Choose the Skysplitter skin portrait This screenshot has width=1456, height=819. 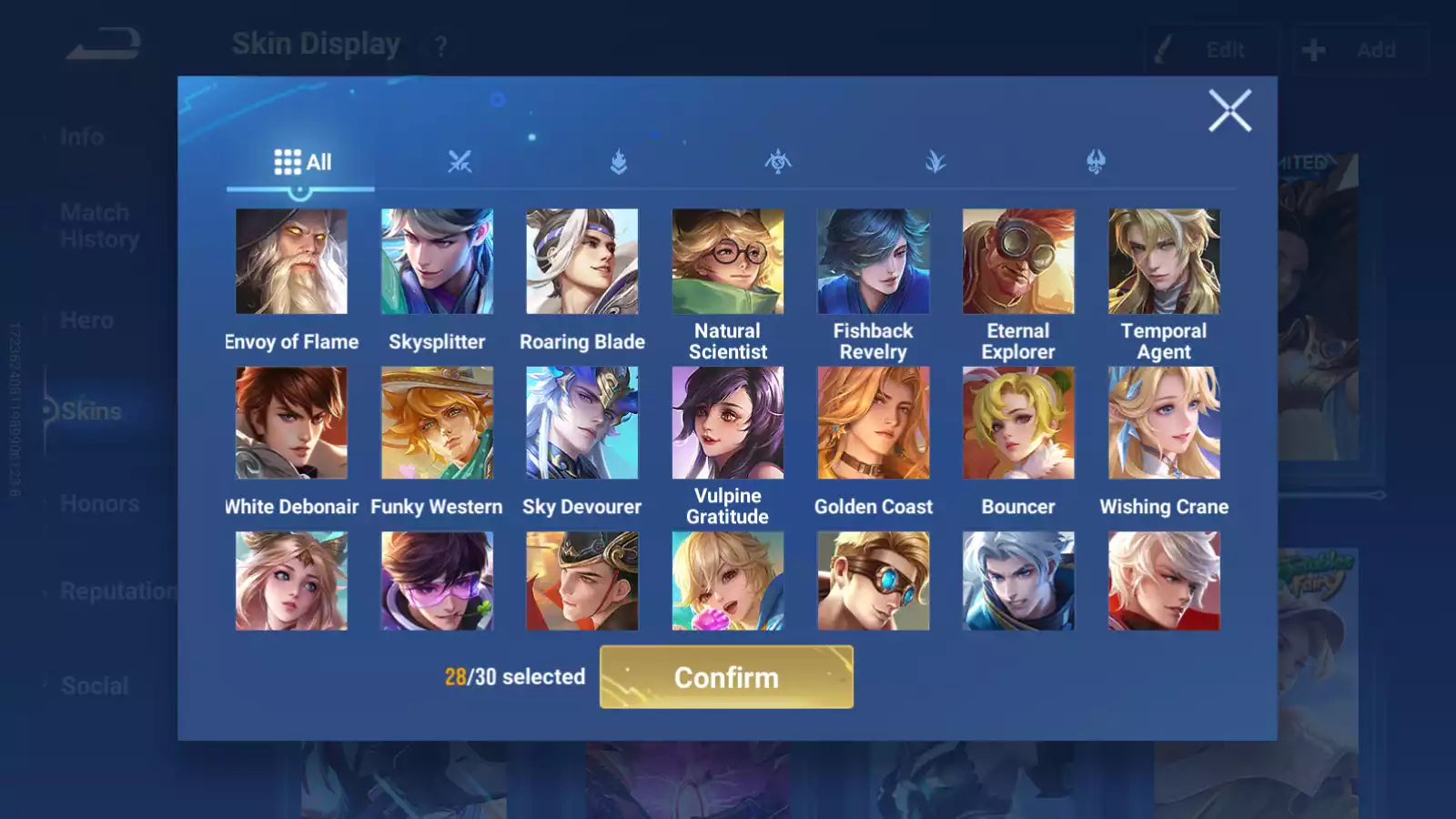point(437,262)
